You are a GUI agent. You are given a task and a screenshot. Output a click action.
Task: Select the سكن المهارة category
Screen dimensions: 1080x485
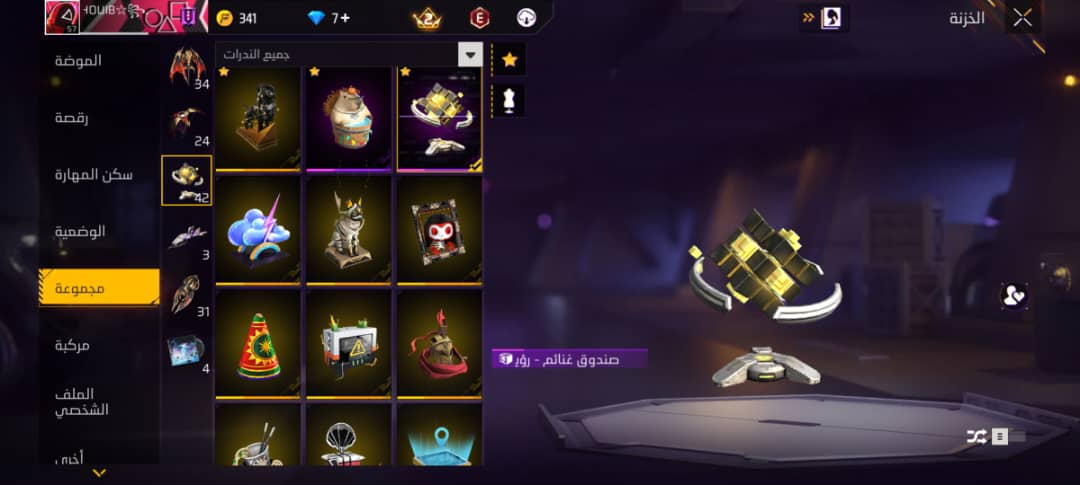93,175
